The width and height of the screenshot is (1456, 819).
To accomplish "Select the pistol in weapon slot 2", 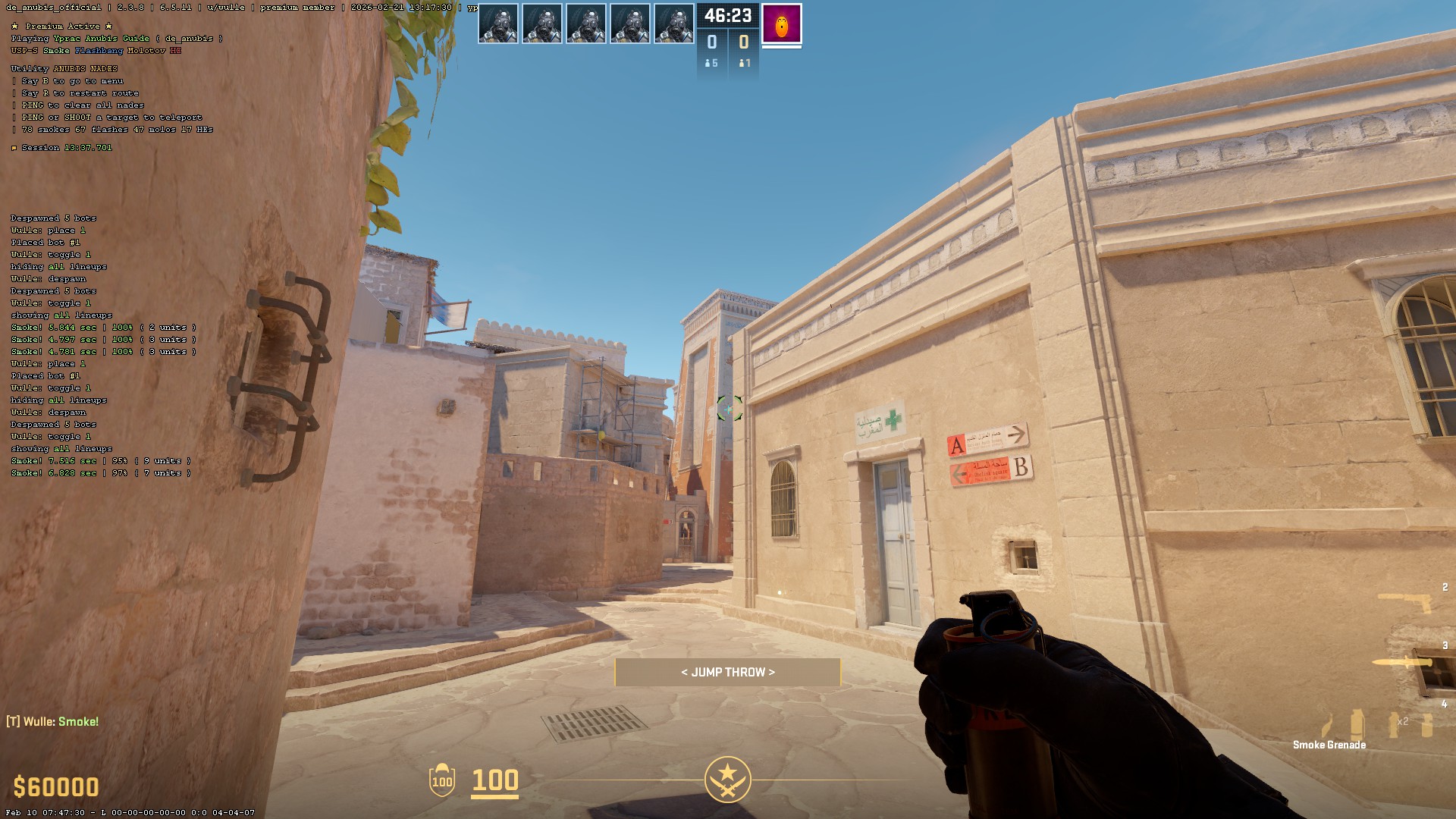I will [x=1405, y=603].
